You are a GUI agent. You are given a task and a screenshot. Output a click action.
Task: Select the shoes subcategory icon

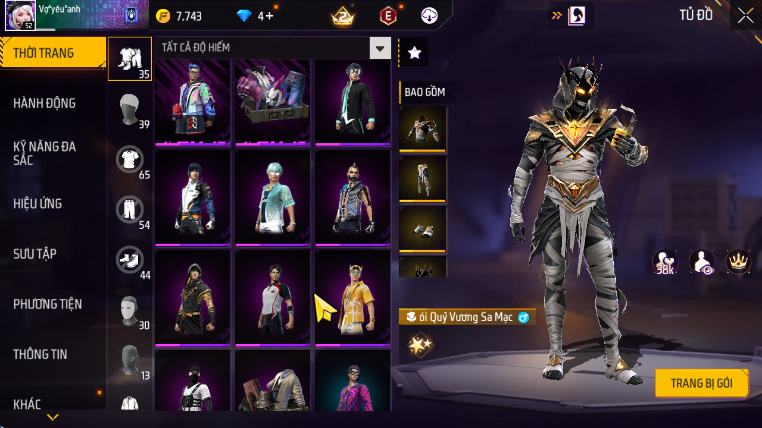[129, 259]
